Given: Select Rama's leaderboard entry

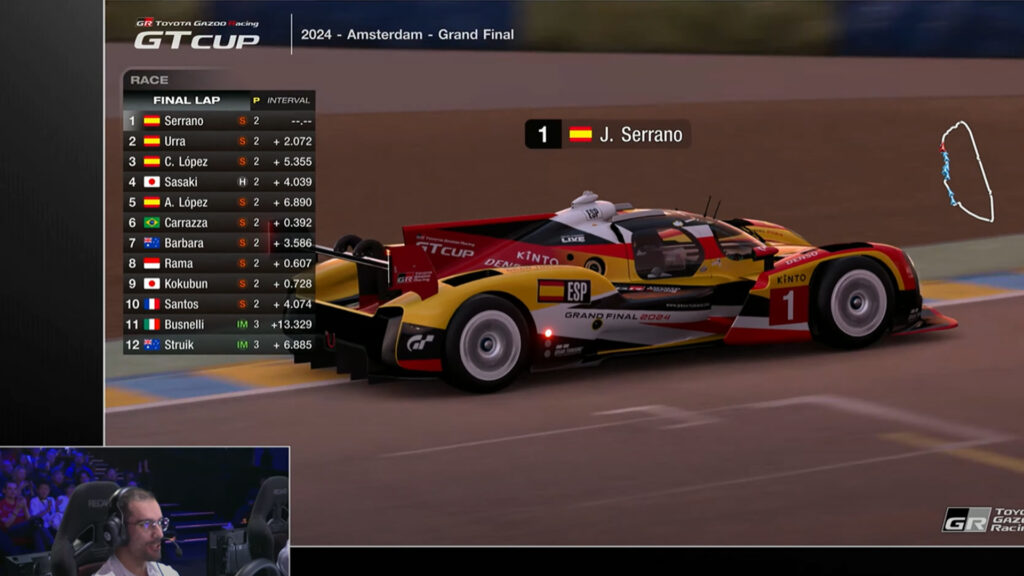Looking at the screenshot, I should click(x=218, y=264).
